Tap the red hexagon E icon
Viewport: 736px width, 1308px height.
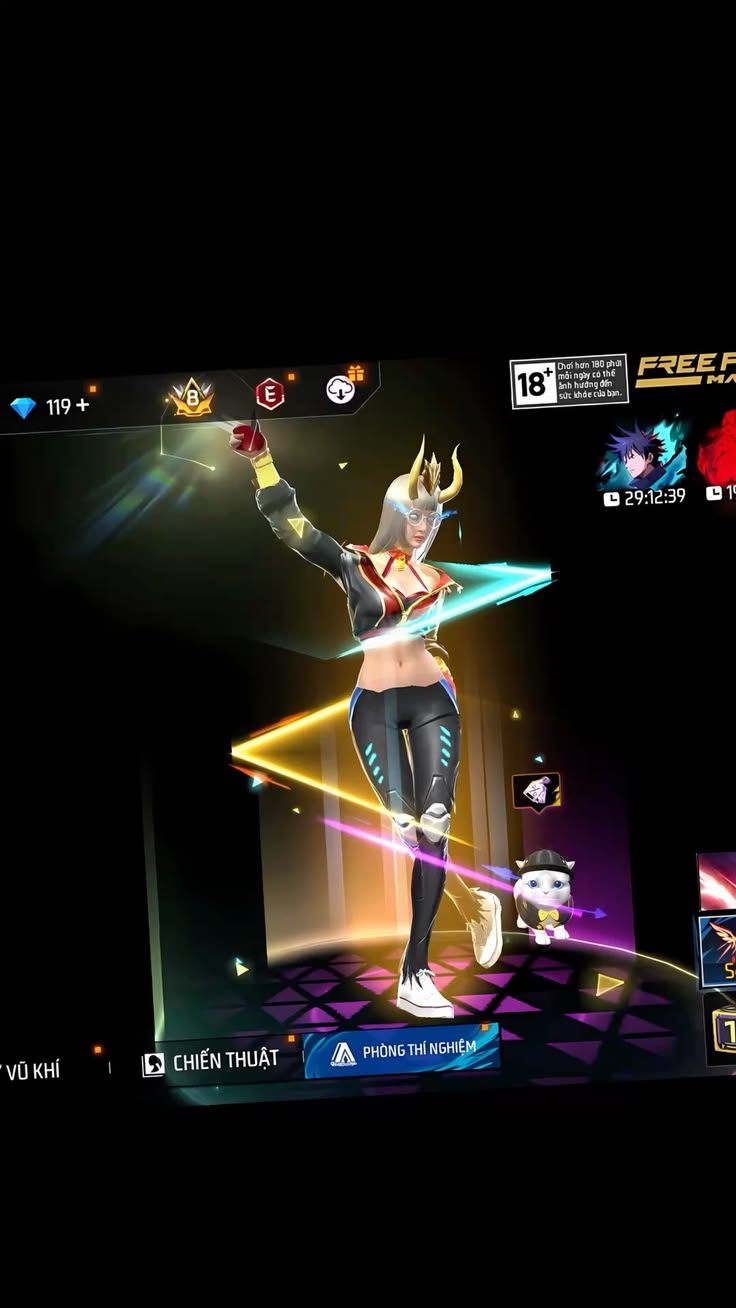[x=269, y=394]
